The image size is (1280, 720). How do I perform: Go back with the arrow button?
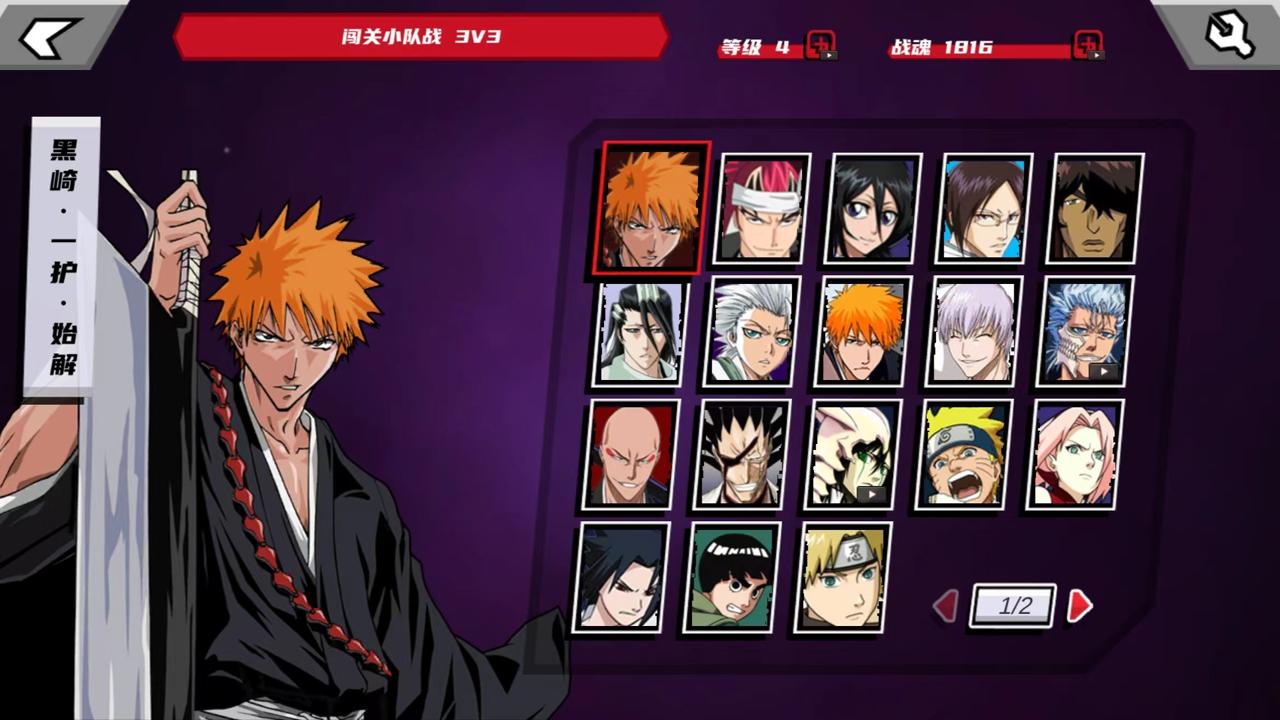pos(50,36)
